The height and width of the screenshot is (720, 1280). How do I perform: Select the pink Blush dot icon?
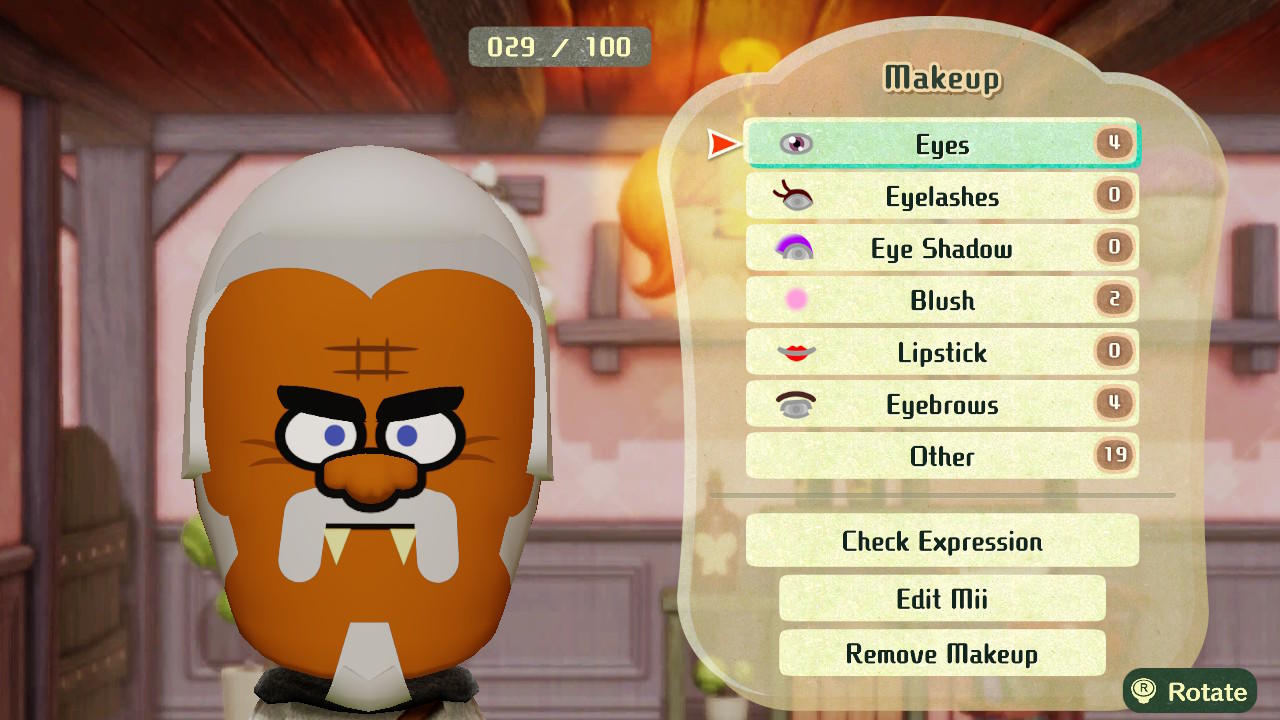coord(795,300)
